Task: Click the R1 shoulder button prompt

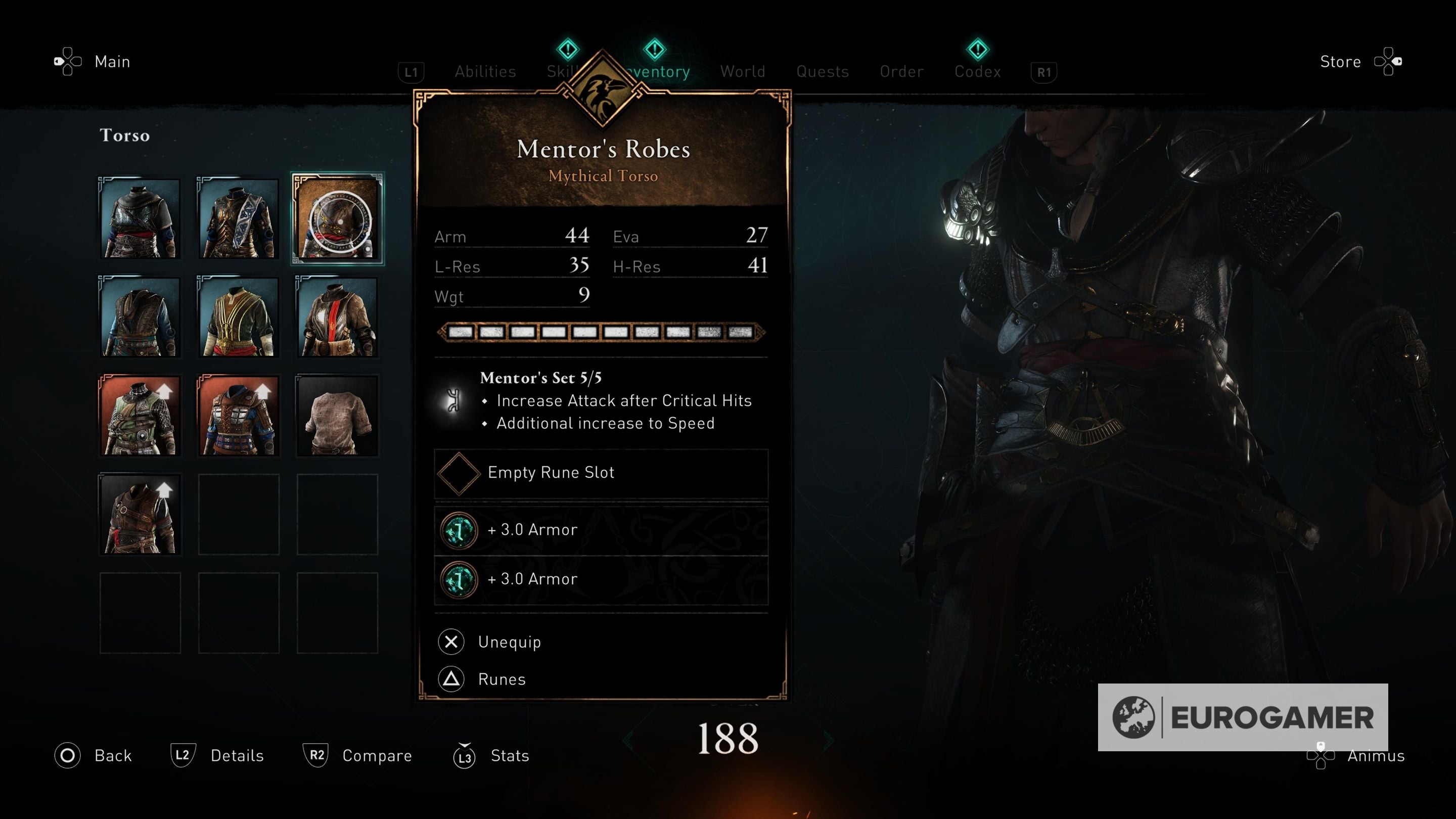Action: (x=1043, y=72)
